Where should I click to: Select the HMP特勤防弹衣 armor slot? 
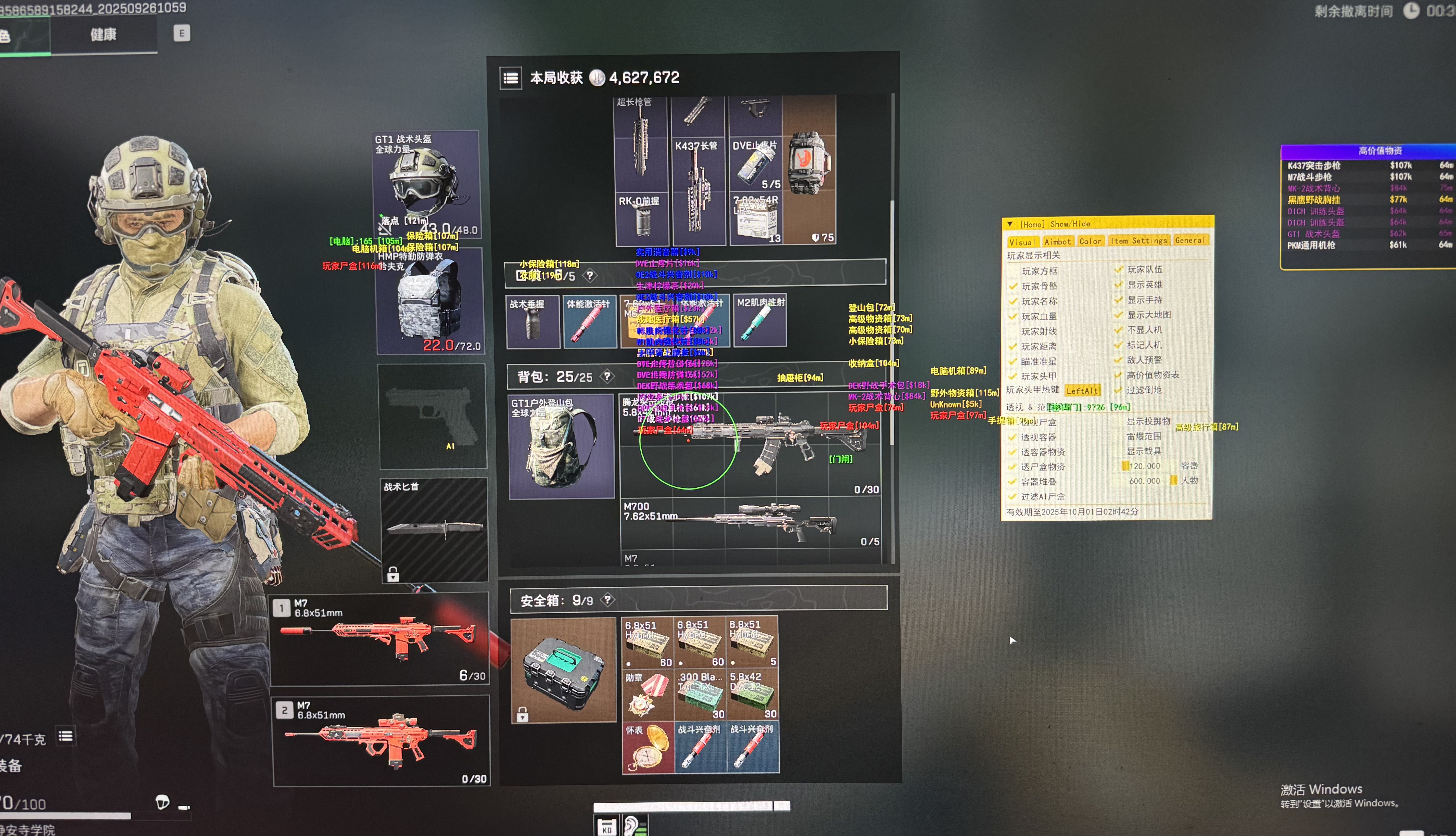point(430,301)
